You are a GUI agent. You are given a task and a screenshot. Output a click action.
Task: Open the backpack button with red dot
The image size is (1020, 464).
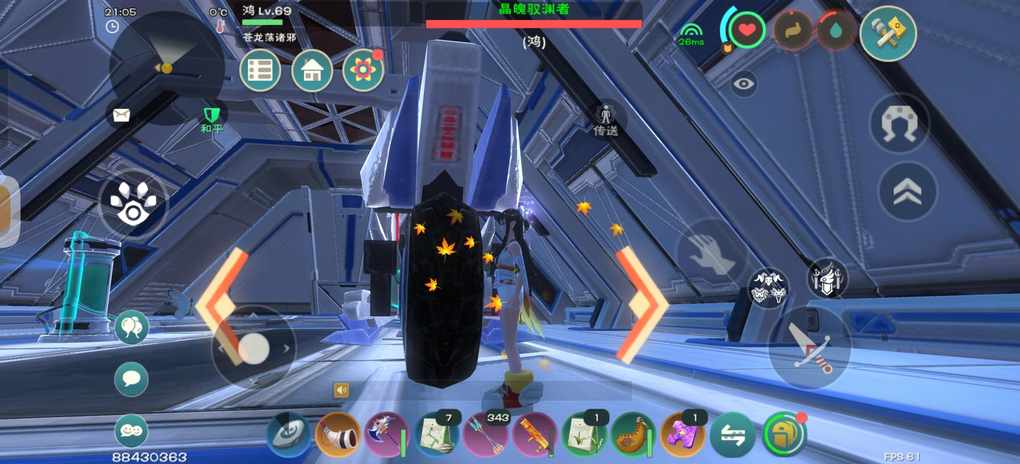click(x=784, y=435)
